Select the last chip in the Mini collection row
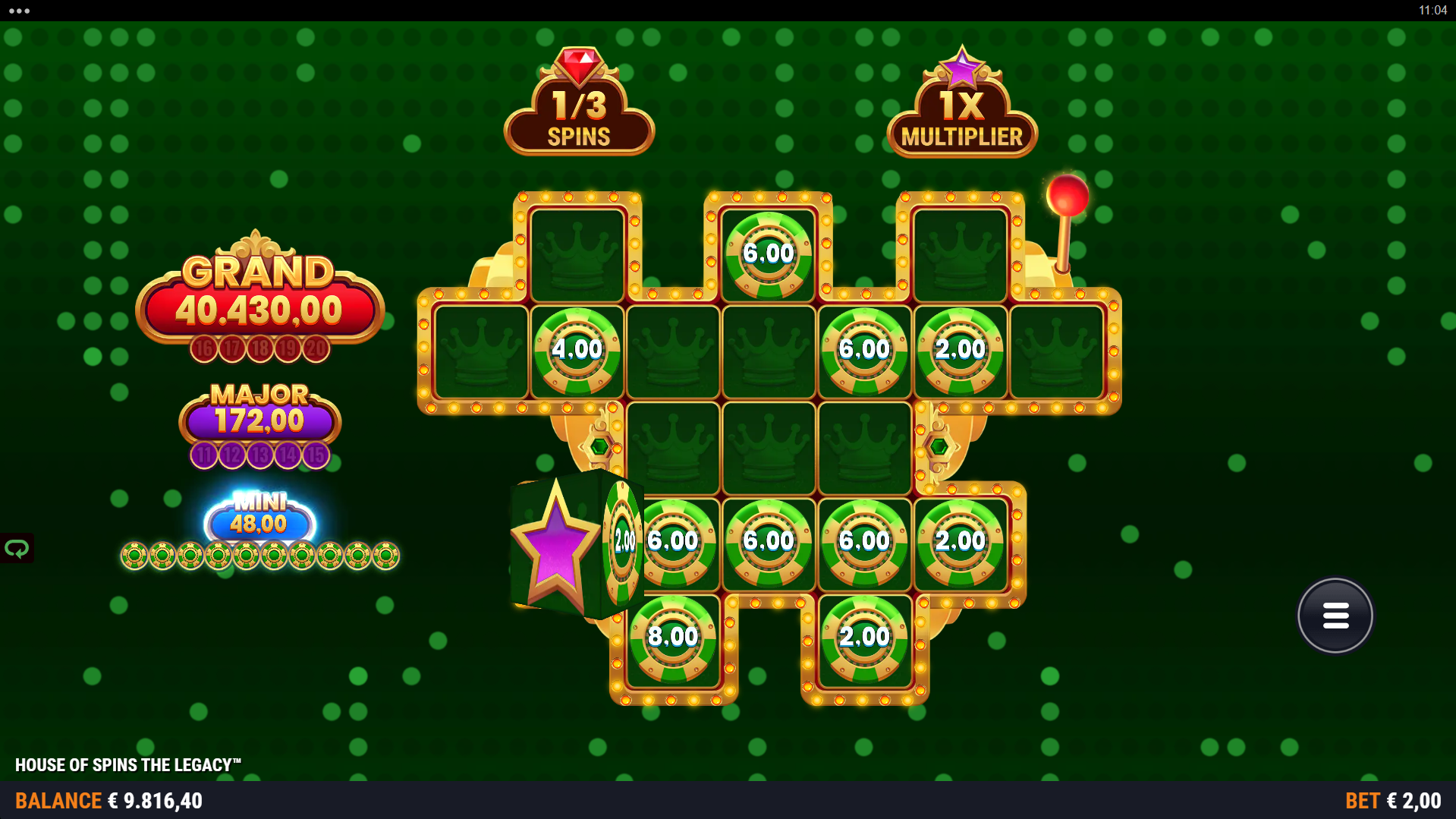Image resolution: width=1456 pixels, height=819 pixels. (x=385, y=556)
